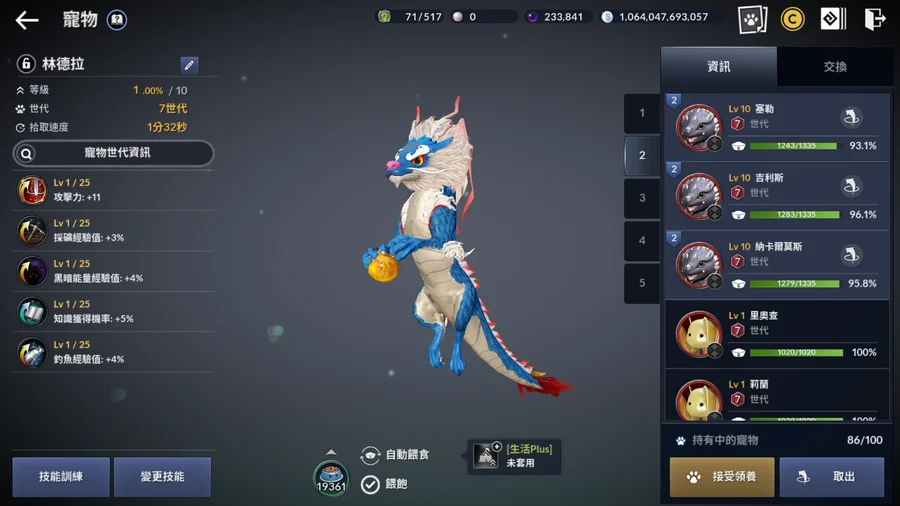Image resolution: width=900 pixels, height=506 pixels.
Task: Open 寵物世代資訊 search bar
Action: 113,153
